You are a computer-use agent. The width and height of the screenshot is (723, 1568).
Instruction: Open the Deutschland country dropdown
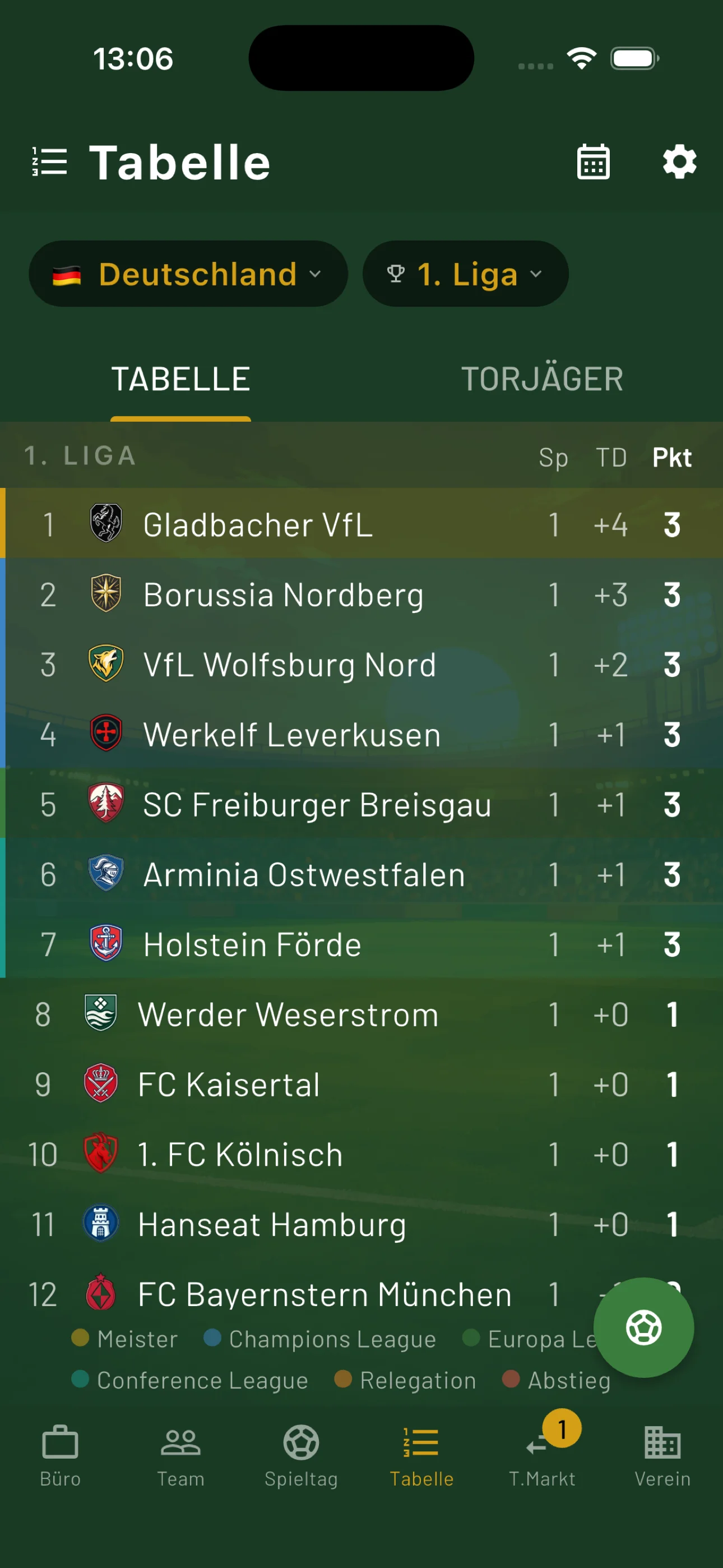187,274
